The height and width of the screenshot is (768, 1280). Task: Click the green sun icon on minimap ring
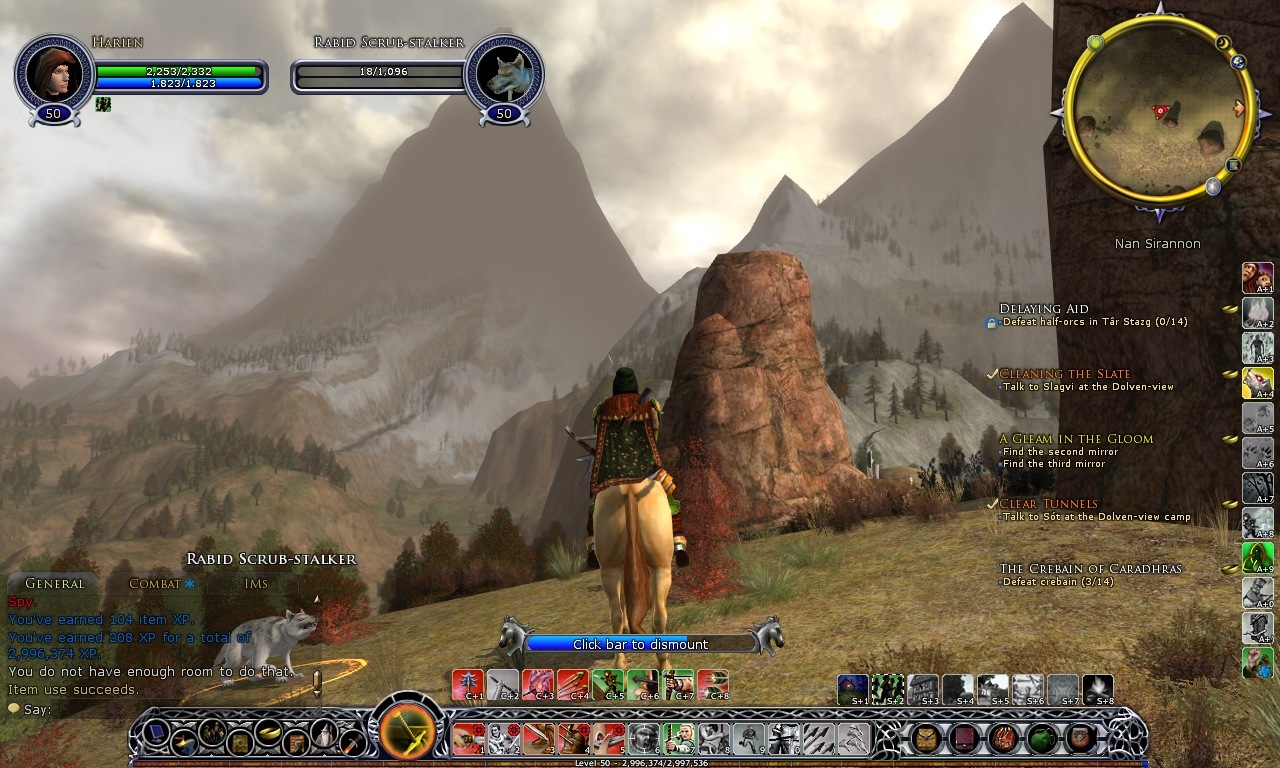(x=1095, y=43)
